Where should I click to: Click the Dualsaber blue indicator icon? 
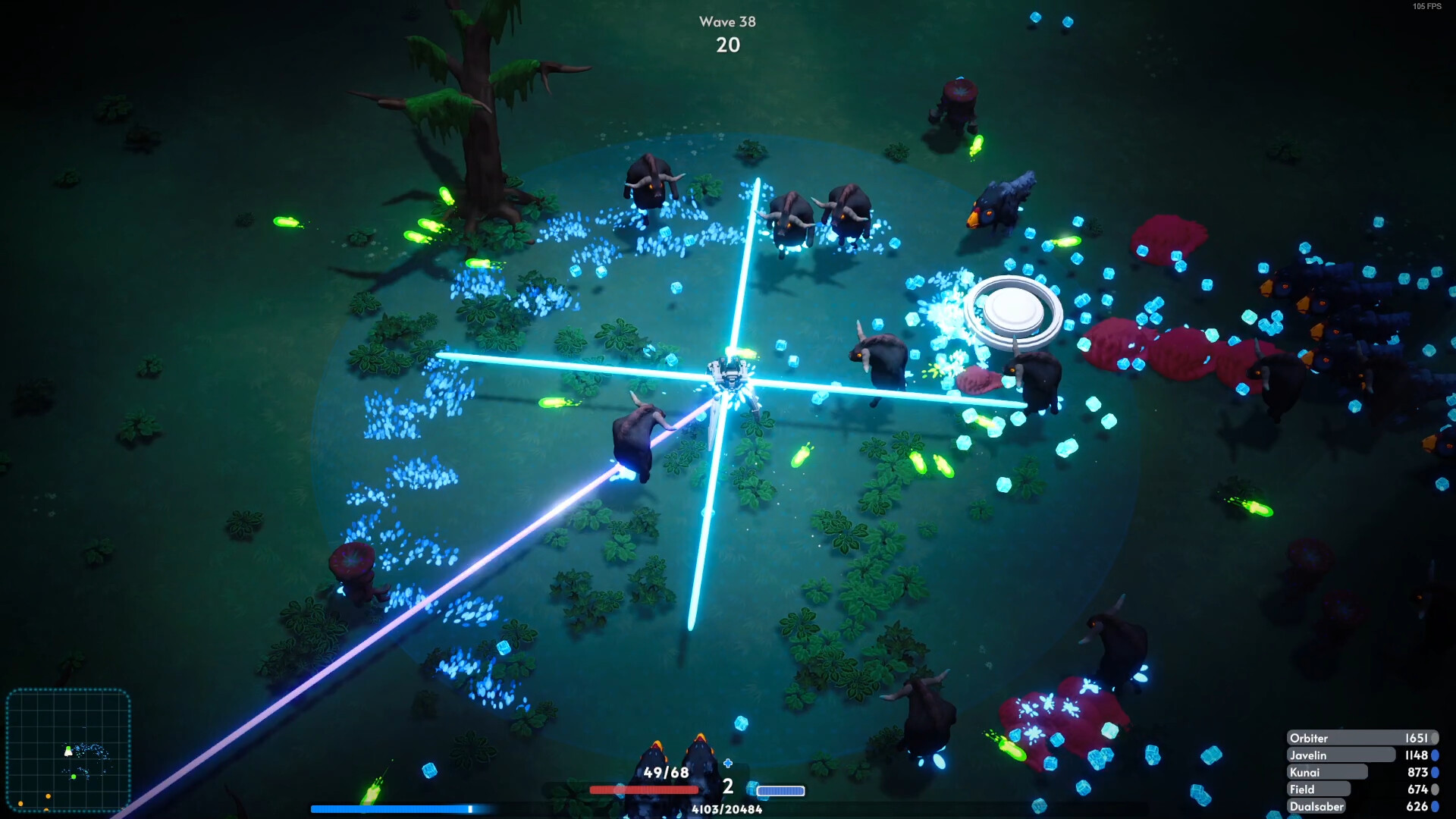point(1435,806)
